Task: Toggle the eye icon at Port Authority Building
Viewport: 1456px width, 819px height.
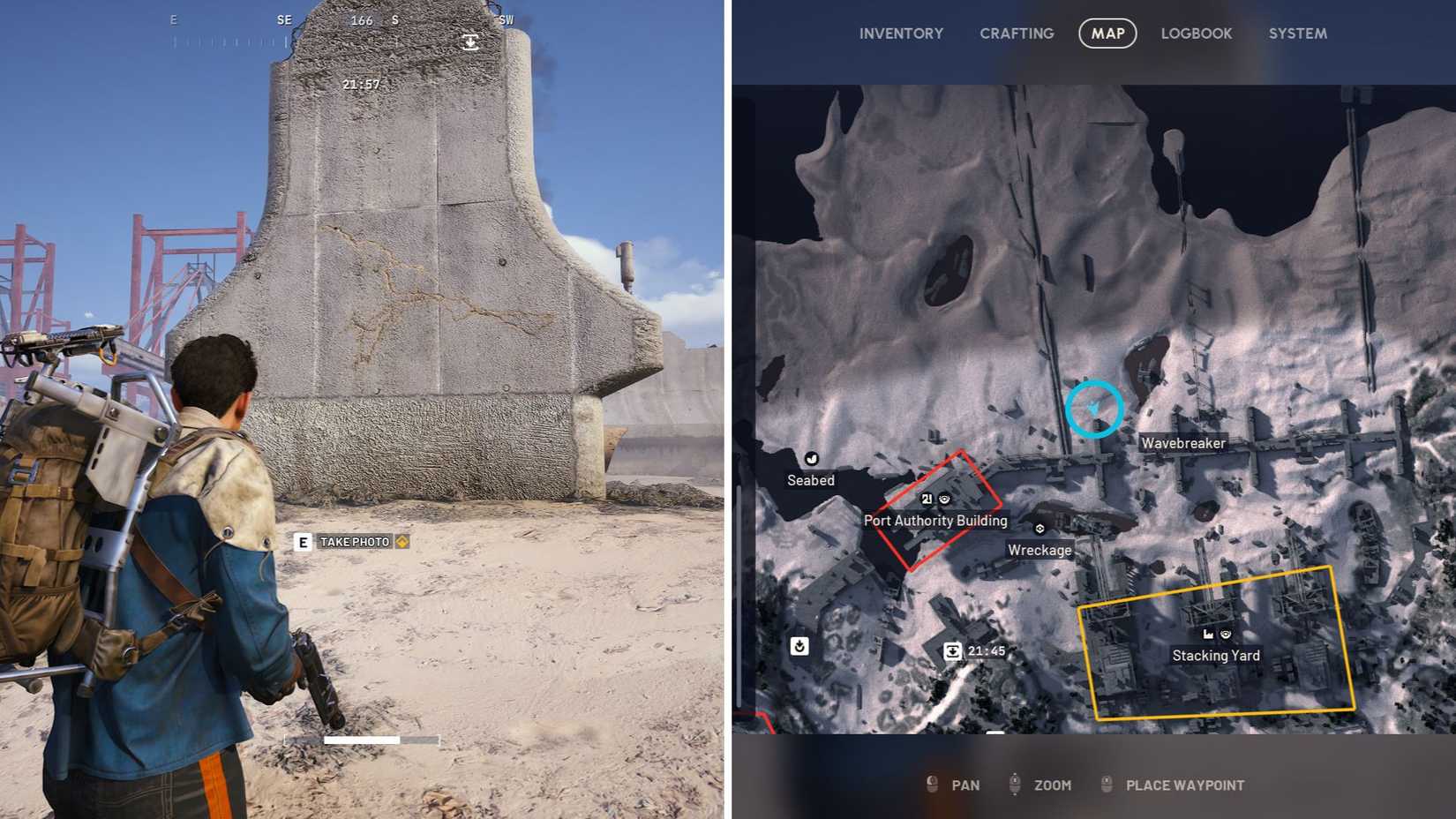Action: coord(944,500)
